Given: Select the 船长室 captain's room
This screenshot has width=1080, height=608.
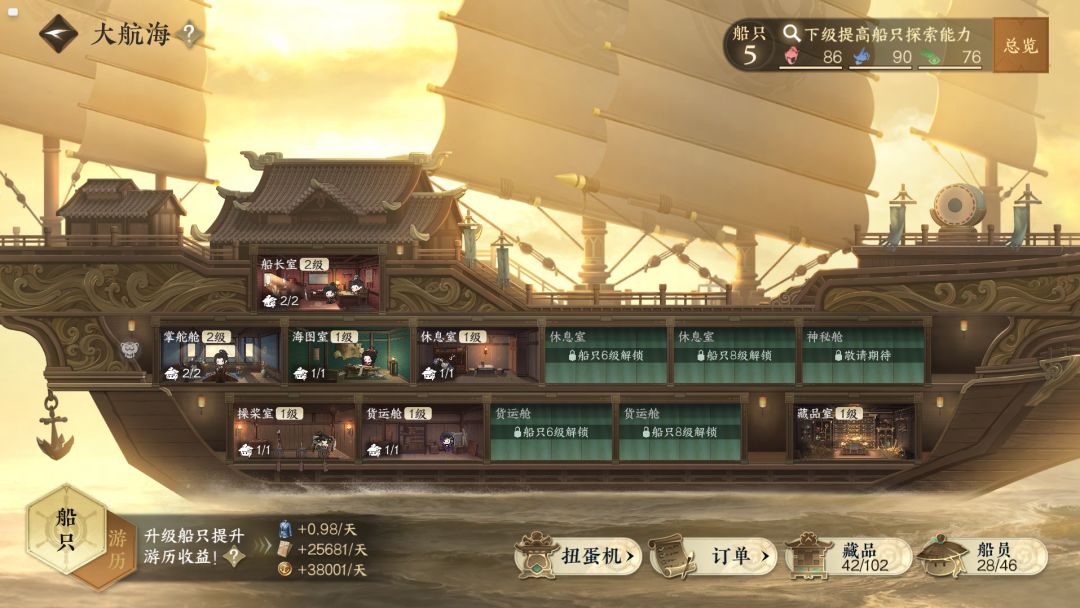Looking at the screenshot, I should [320, 284].
